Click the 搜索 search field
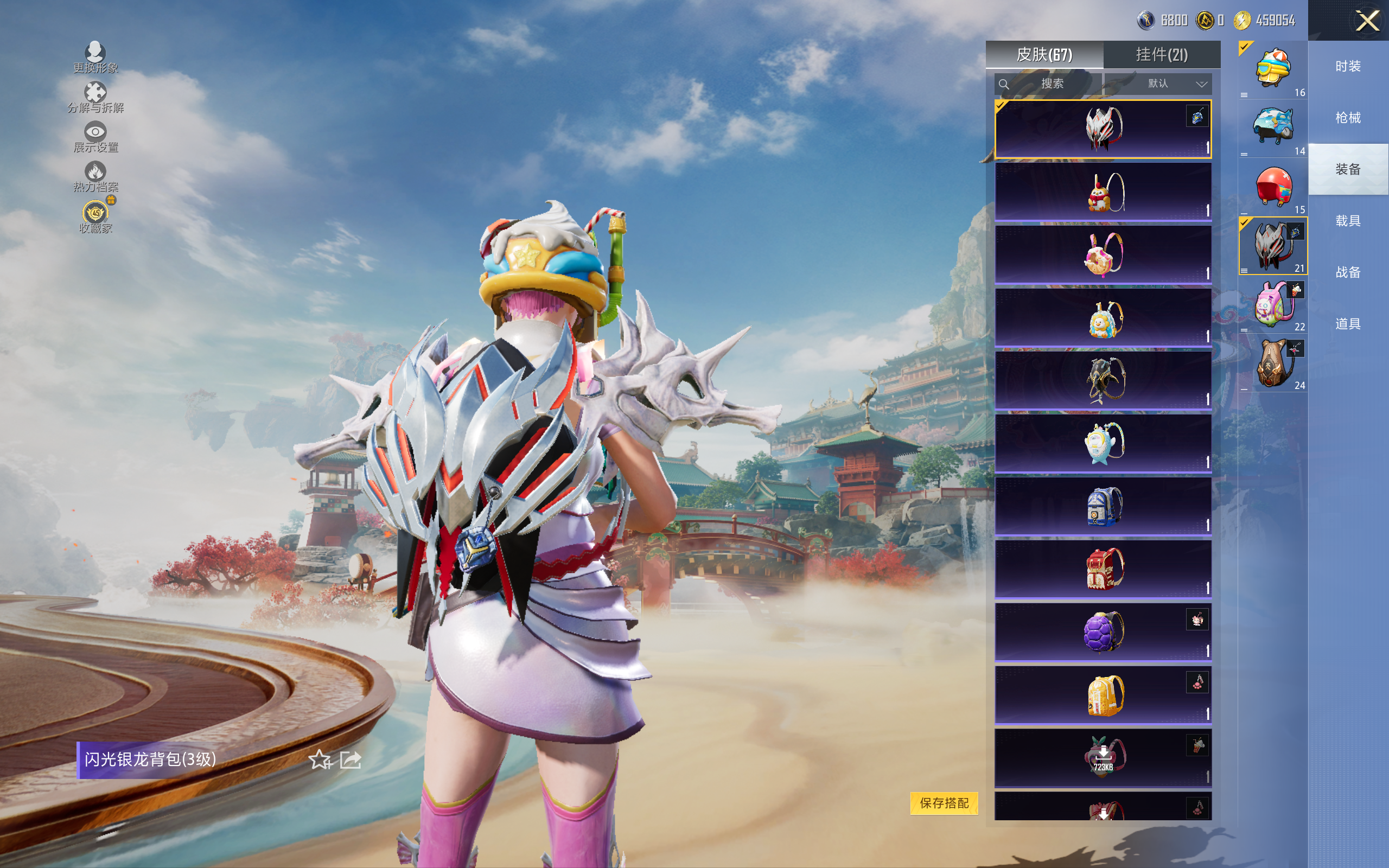The image size is (1389, 868). pyautogui.click(x=1048, y=84)
